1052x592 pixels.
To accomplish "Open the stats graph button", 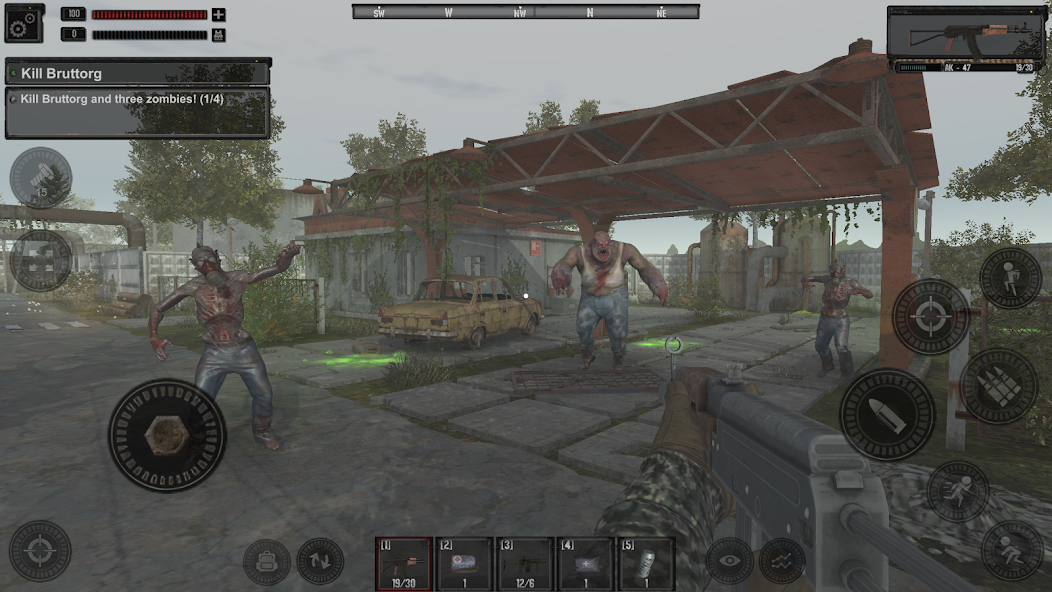I will (x=782, y=561).
